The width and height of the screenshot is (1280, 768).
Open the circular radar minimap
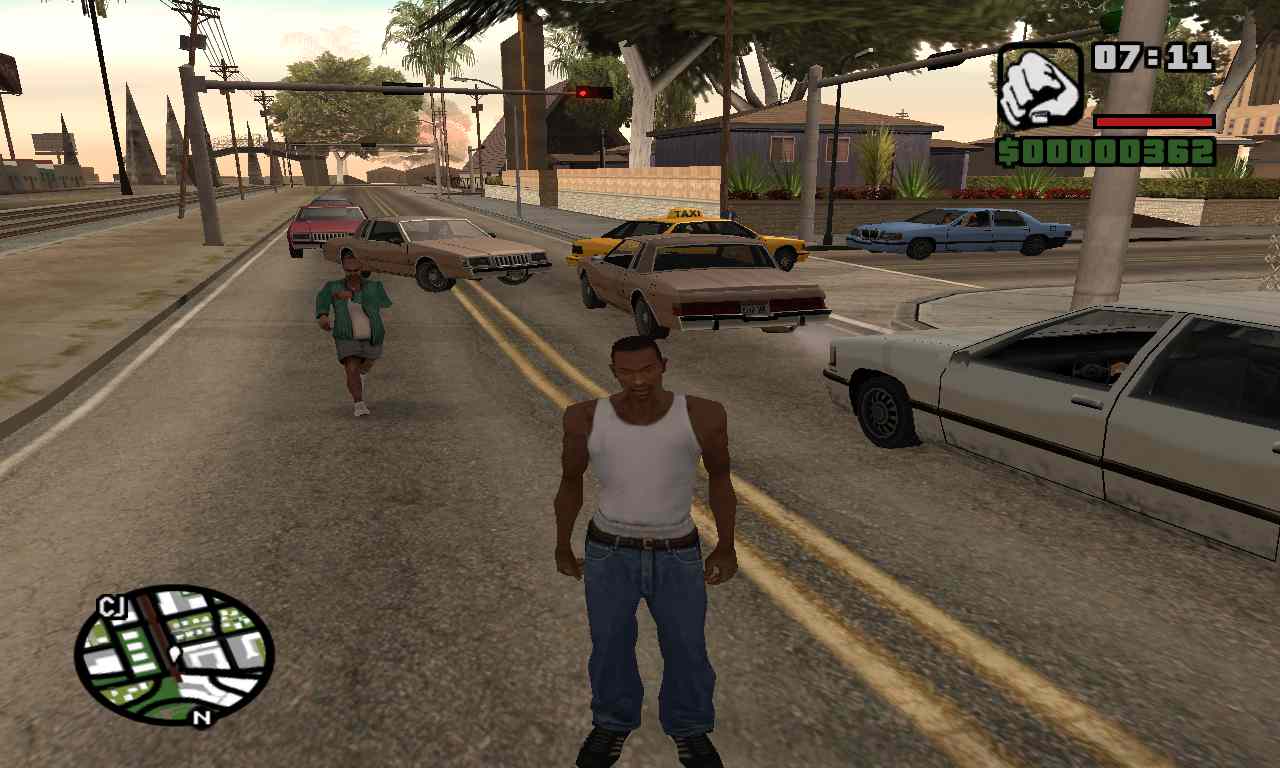pyautogui.click(x=174, y=654)
